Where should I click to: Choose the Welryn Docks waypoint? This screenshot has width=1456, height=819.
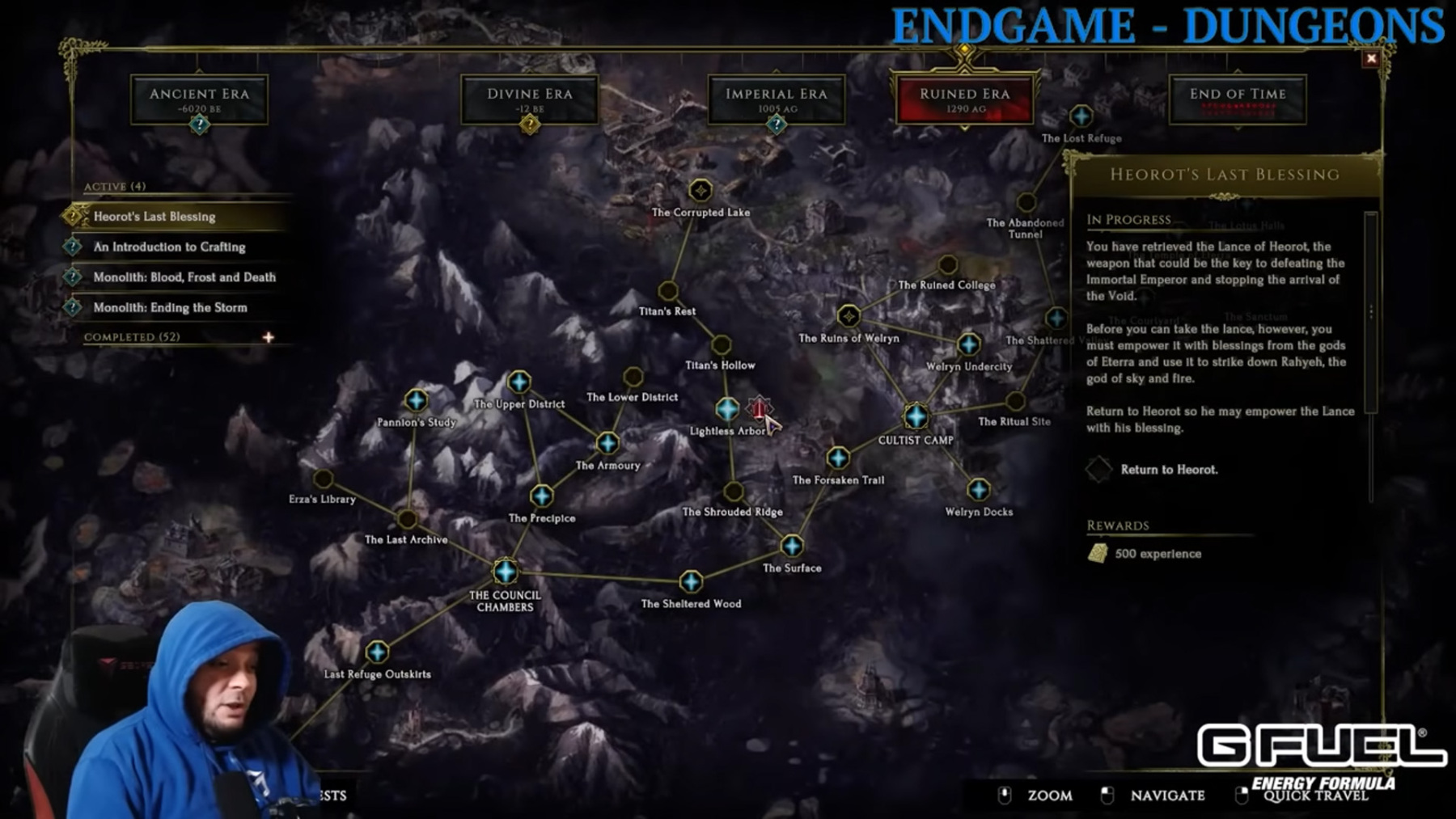(979, 490)
